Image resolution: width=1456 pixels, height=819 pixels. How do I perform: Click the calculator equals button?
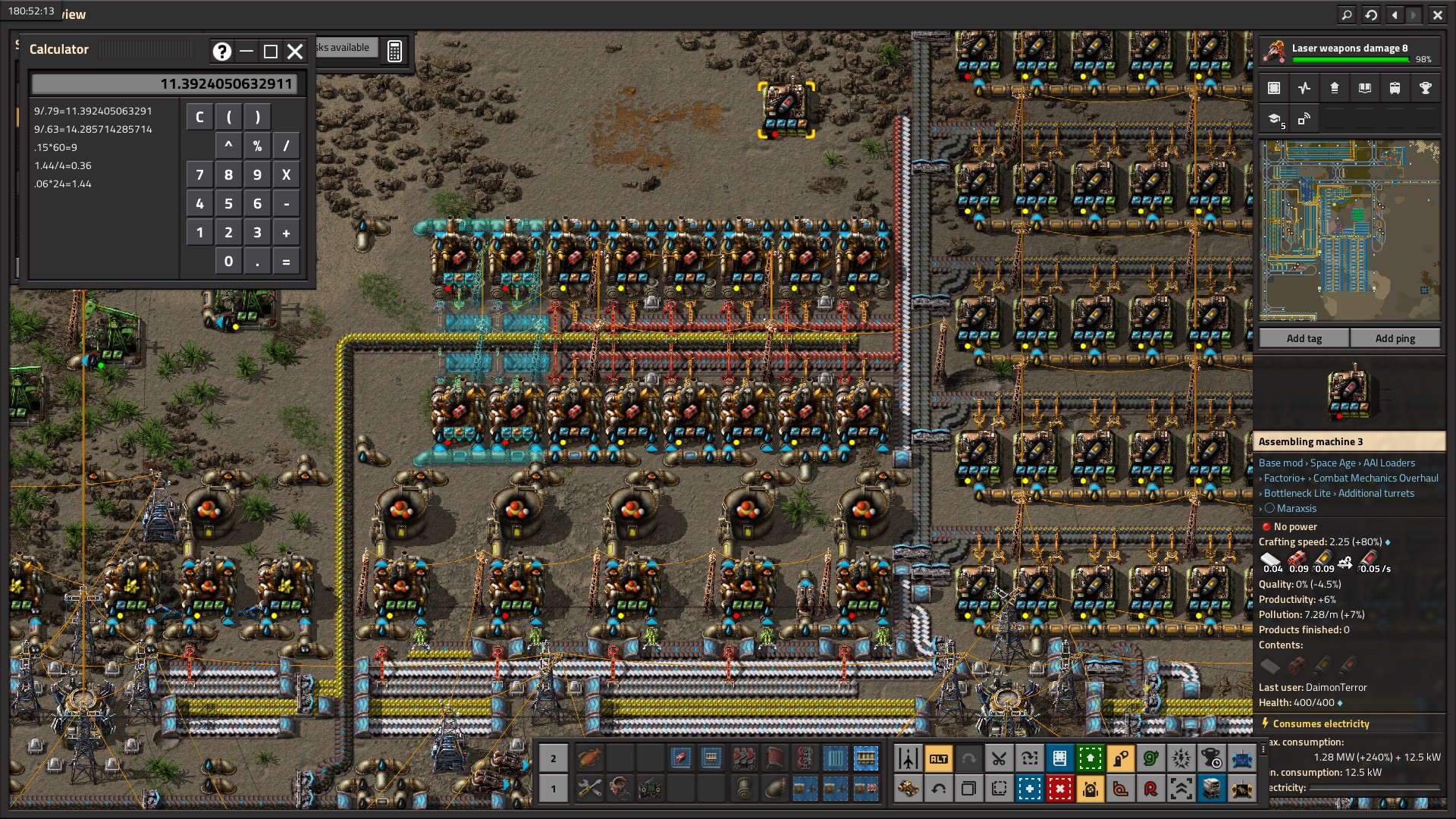286,262
